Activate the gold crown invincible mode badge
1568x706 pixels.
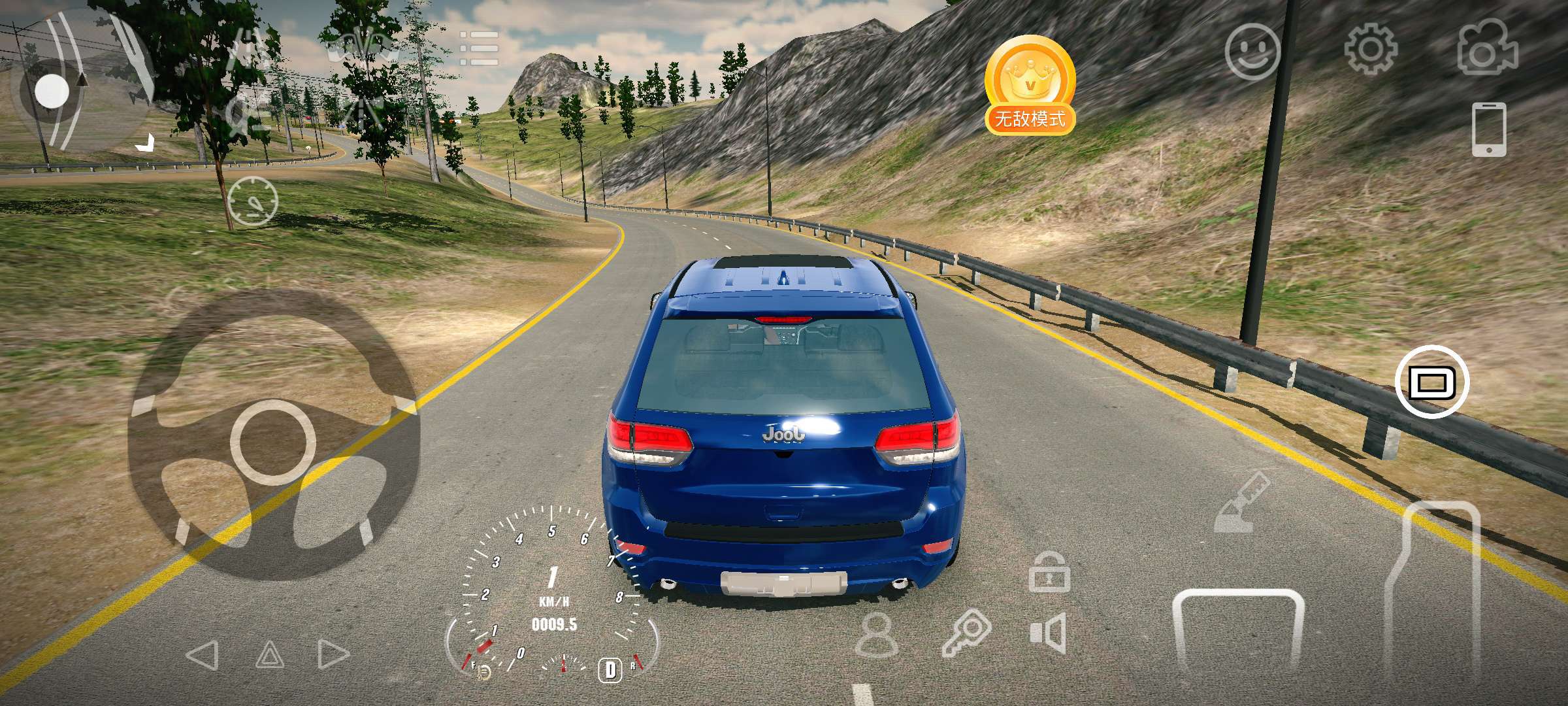[x=1030, y=86]
